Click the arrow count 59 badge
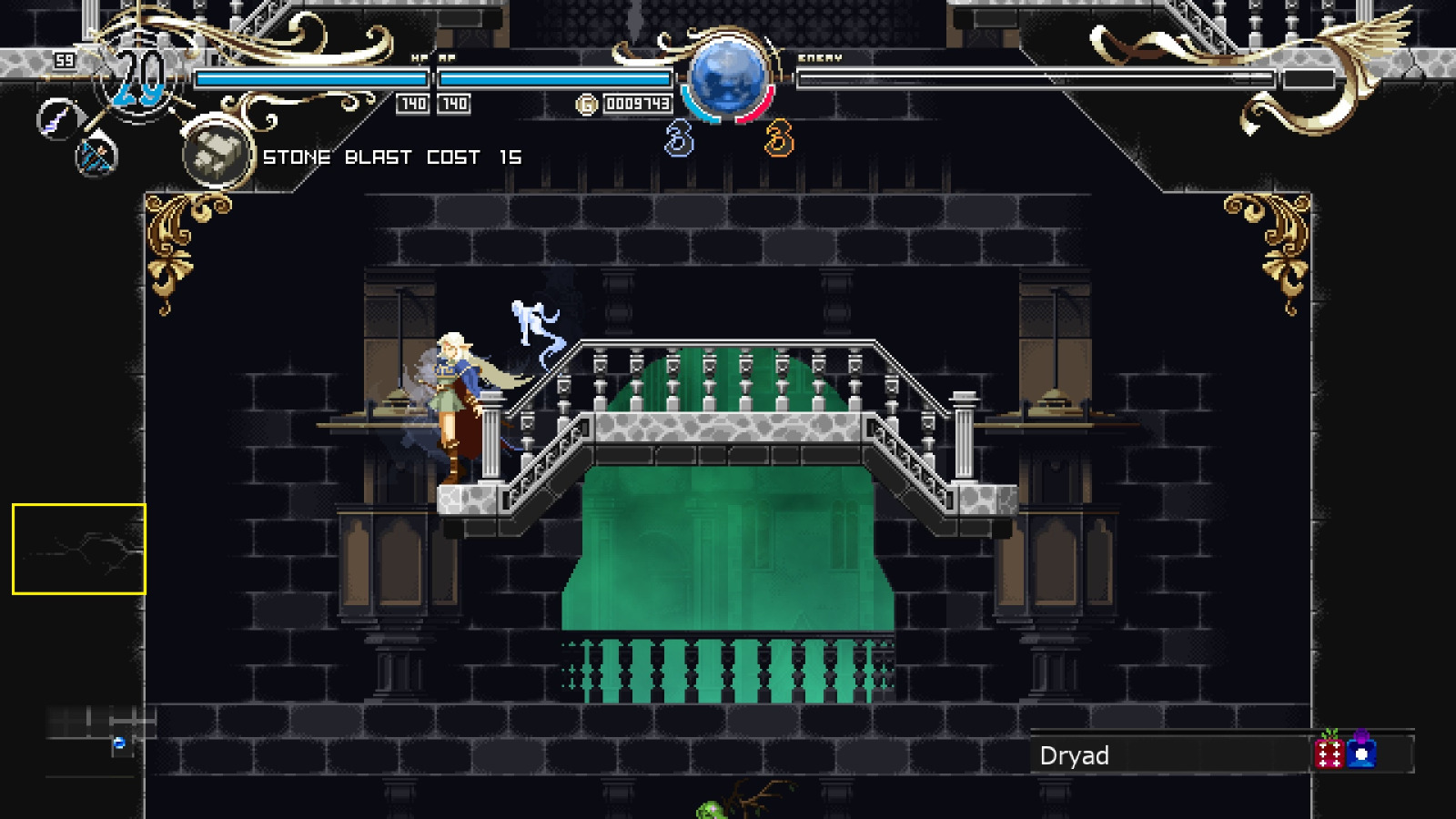The width and height of the screenshot is (1456, 819). pyautogui.click(x=63, y=62)
